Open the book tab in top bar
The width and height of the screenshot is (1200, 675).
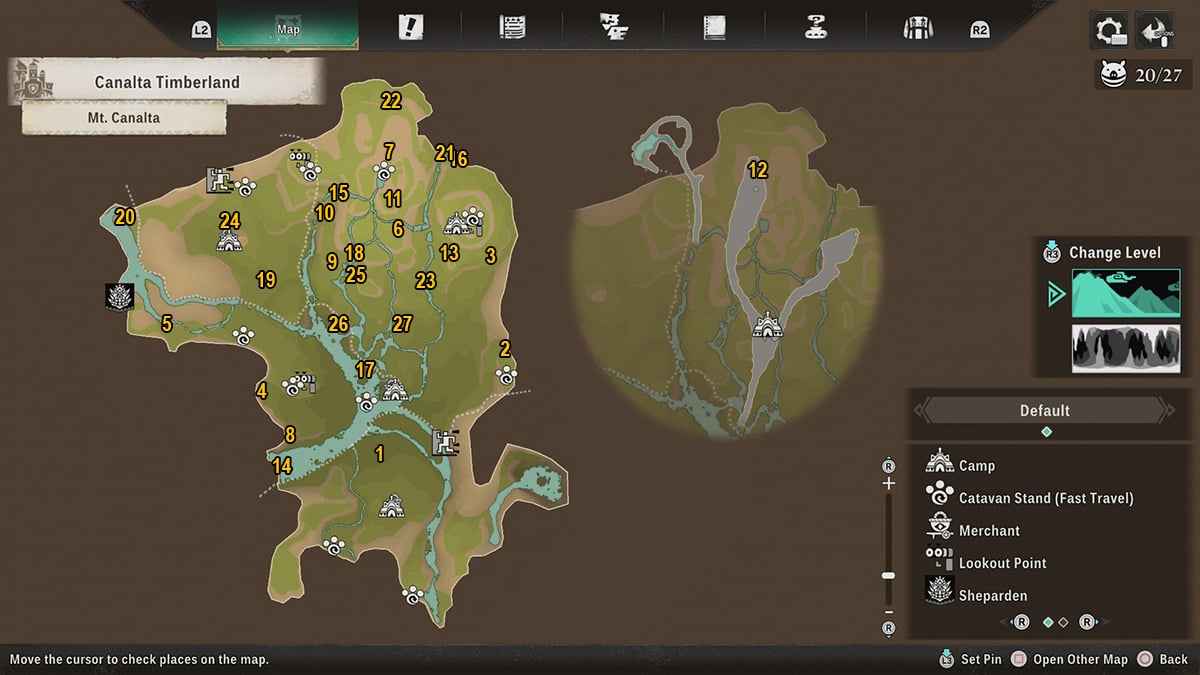(714, 28)
